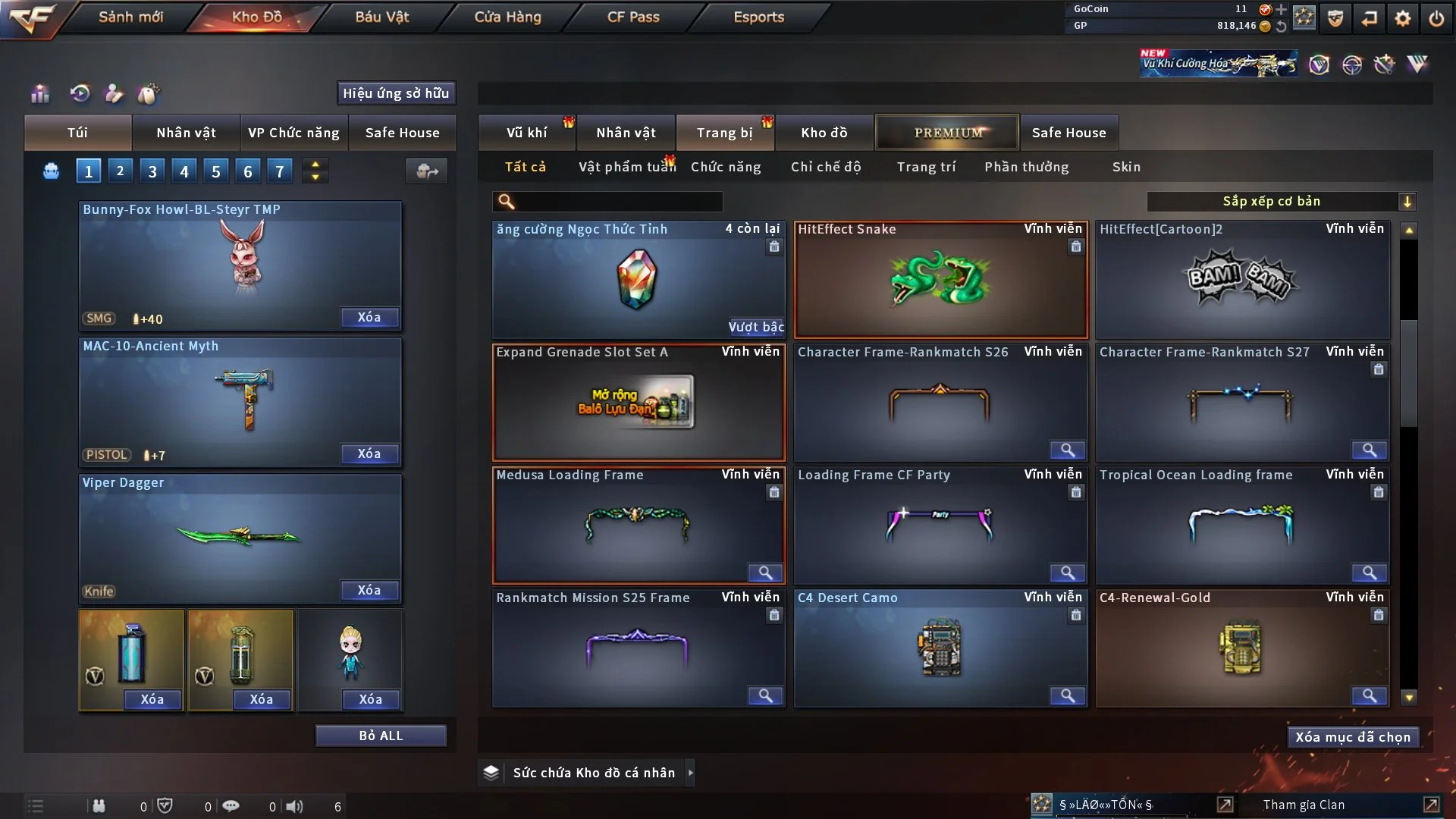Join a clan via Tham gia Clan

tap(1304, 805)
